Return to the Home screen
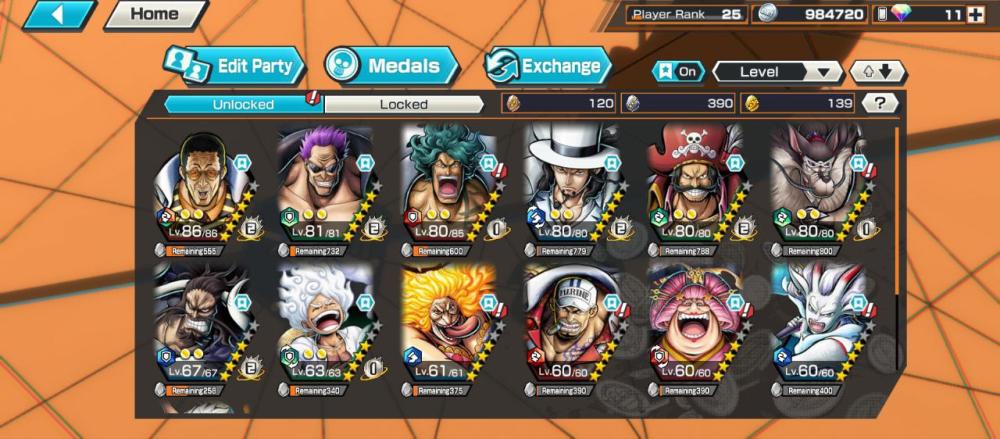Image resolution: width=1000 pixels, height=439 pixels. point(155,15)
